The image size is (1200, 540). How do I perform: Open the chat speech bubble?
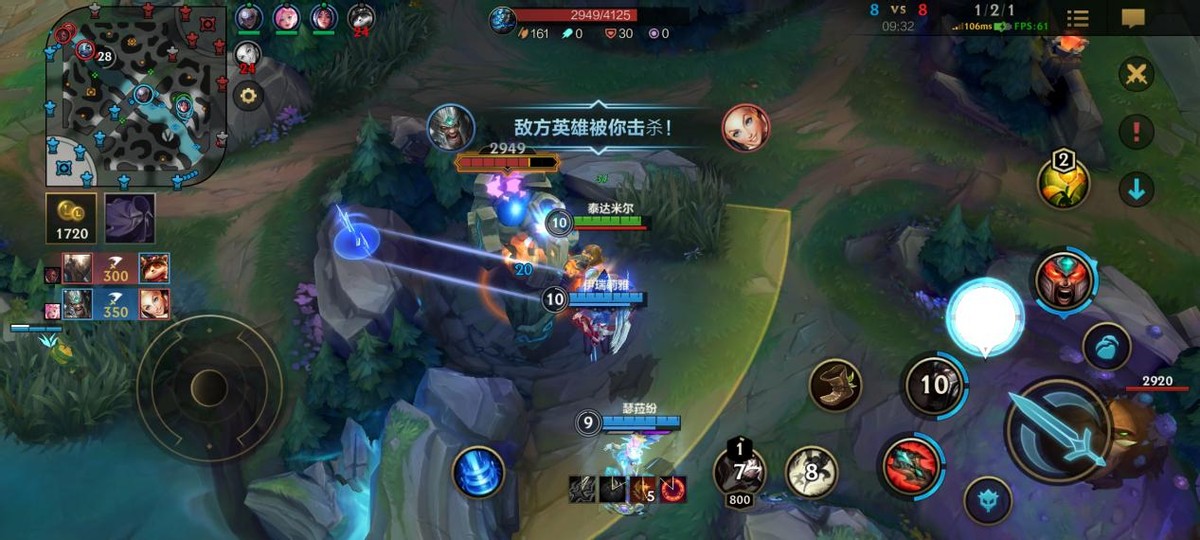tap(1132, 18)
